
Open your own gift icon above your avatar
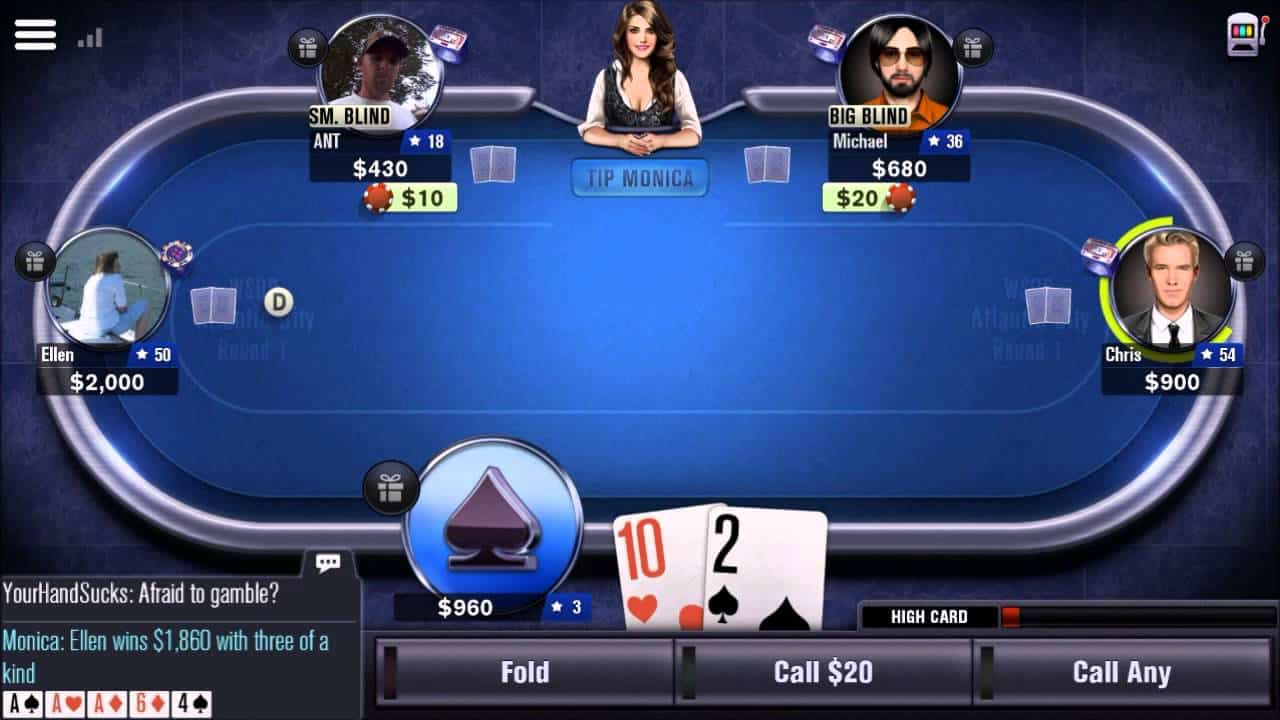pyautogui.click(x=391, y=489)
